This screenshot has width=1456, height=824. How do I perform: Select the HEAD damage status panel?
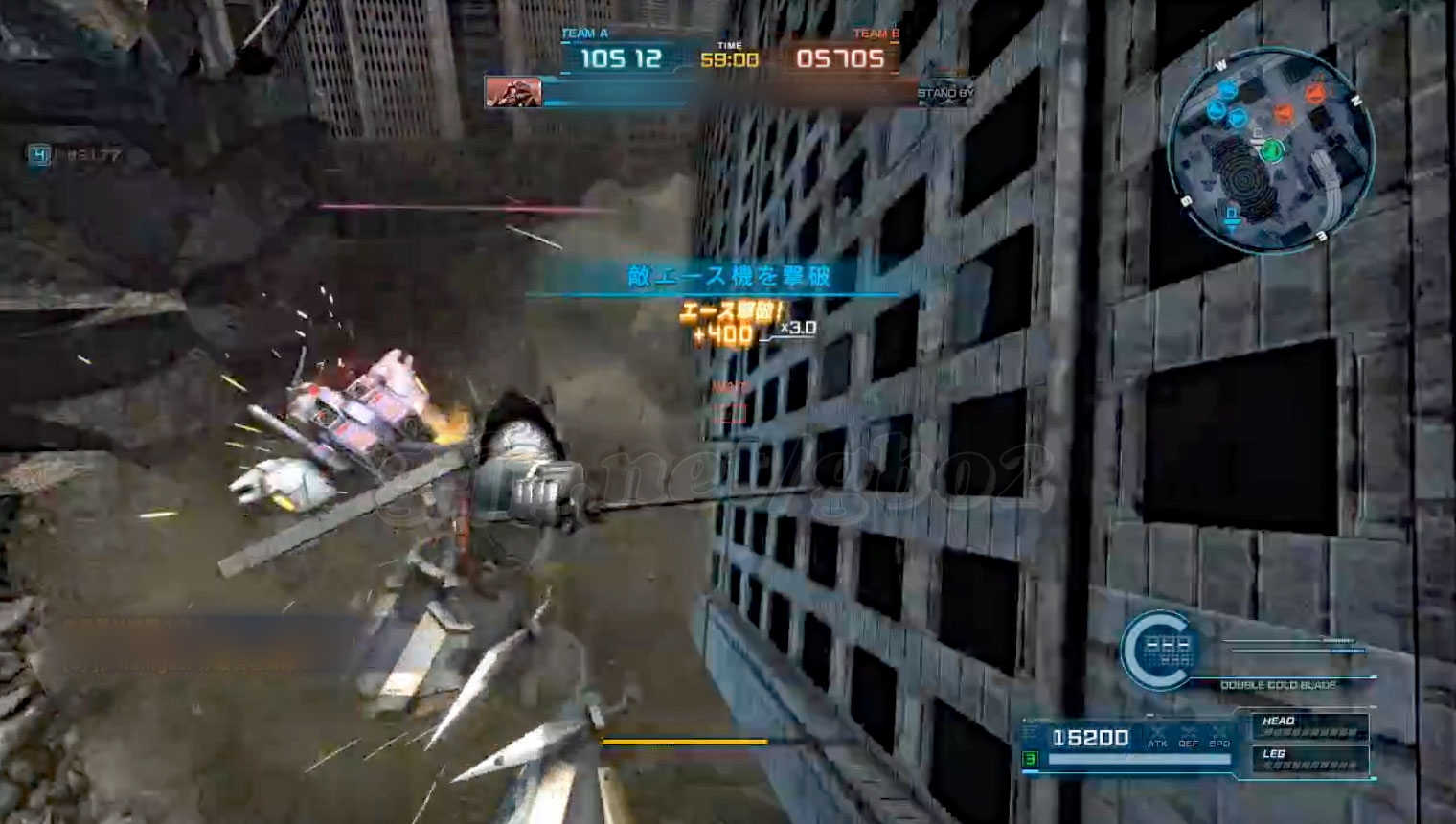click(1309, 726)
